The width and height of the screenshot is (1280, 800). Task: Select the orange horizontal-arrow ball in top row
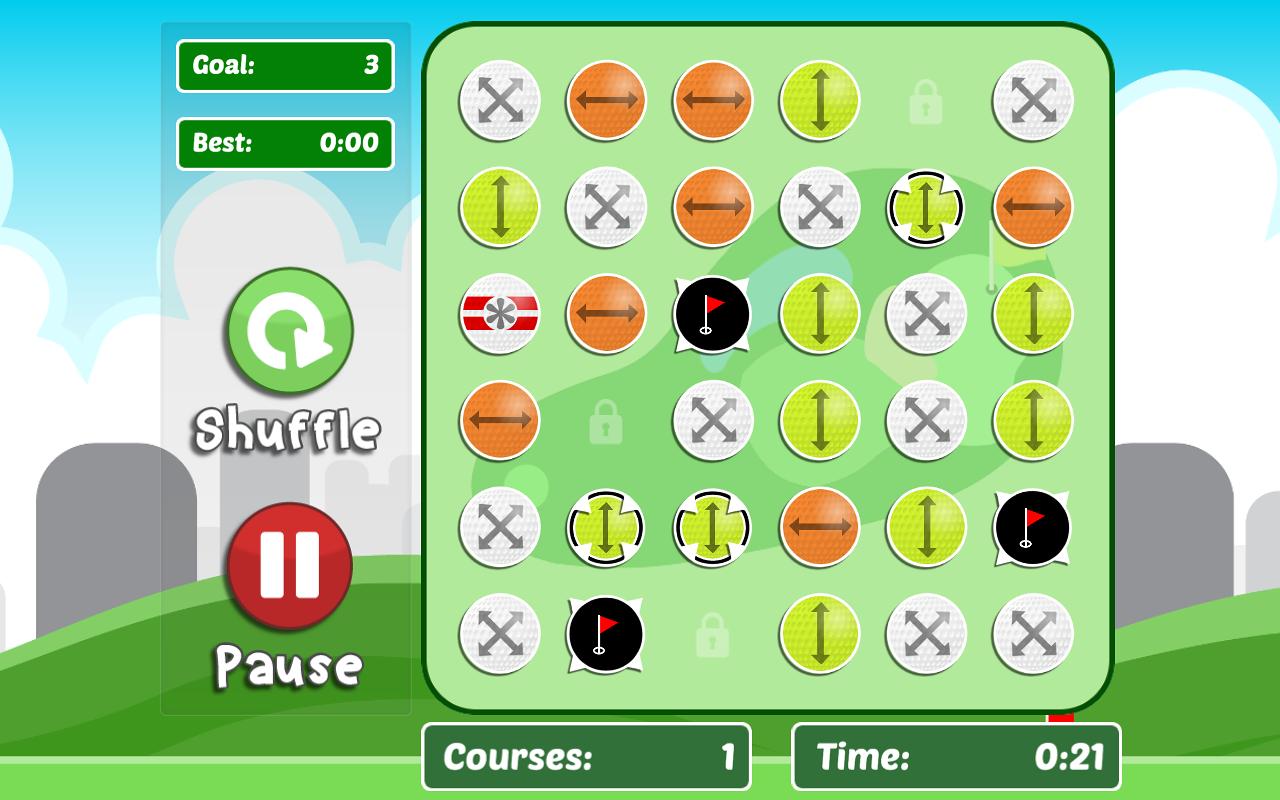coord(605,100)
